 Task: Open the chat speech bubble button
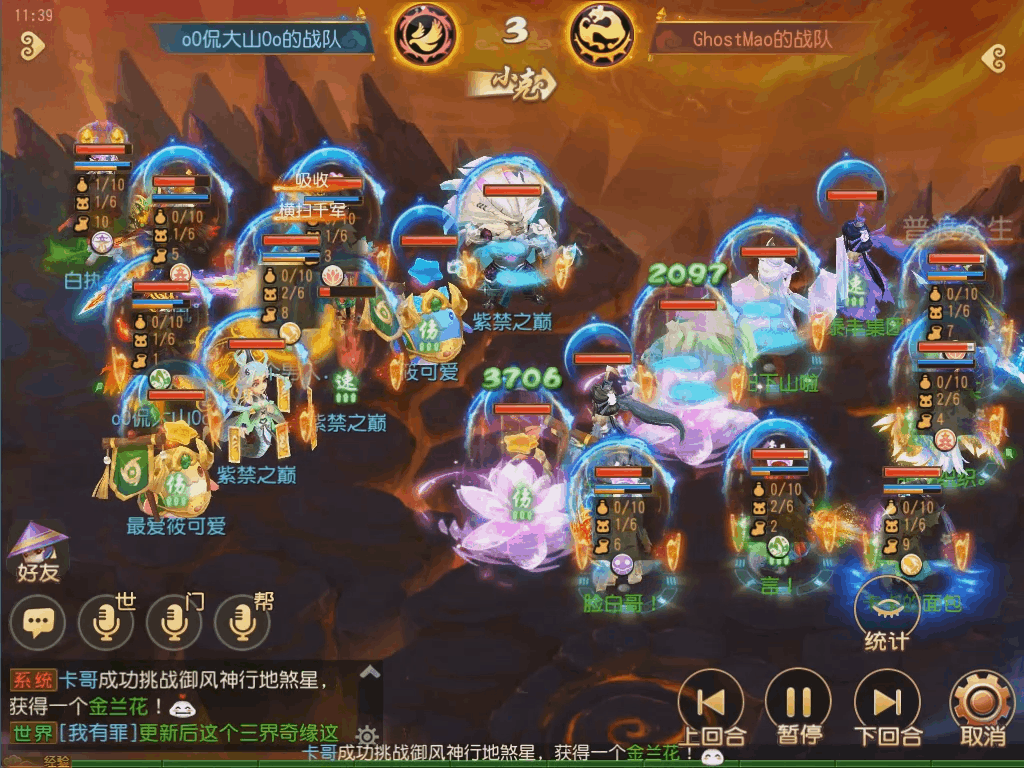coord(38,624)
